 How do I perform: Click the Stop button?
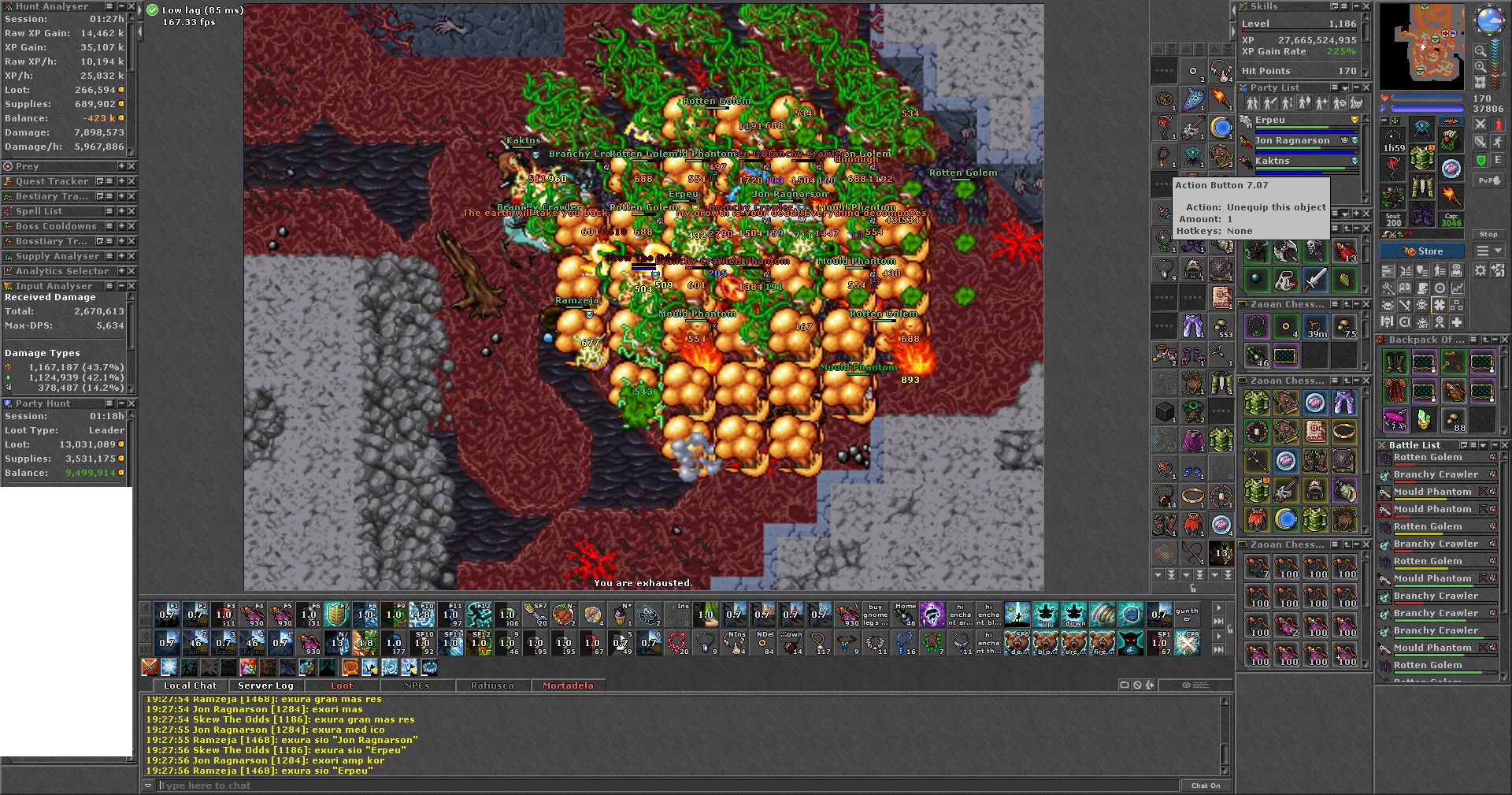1488,234
